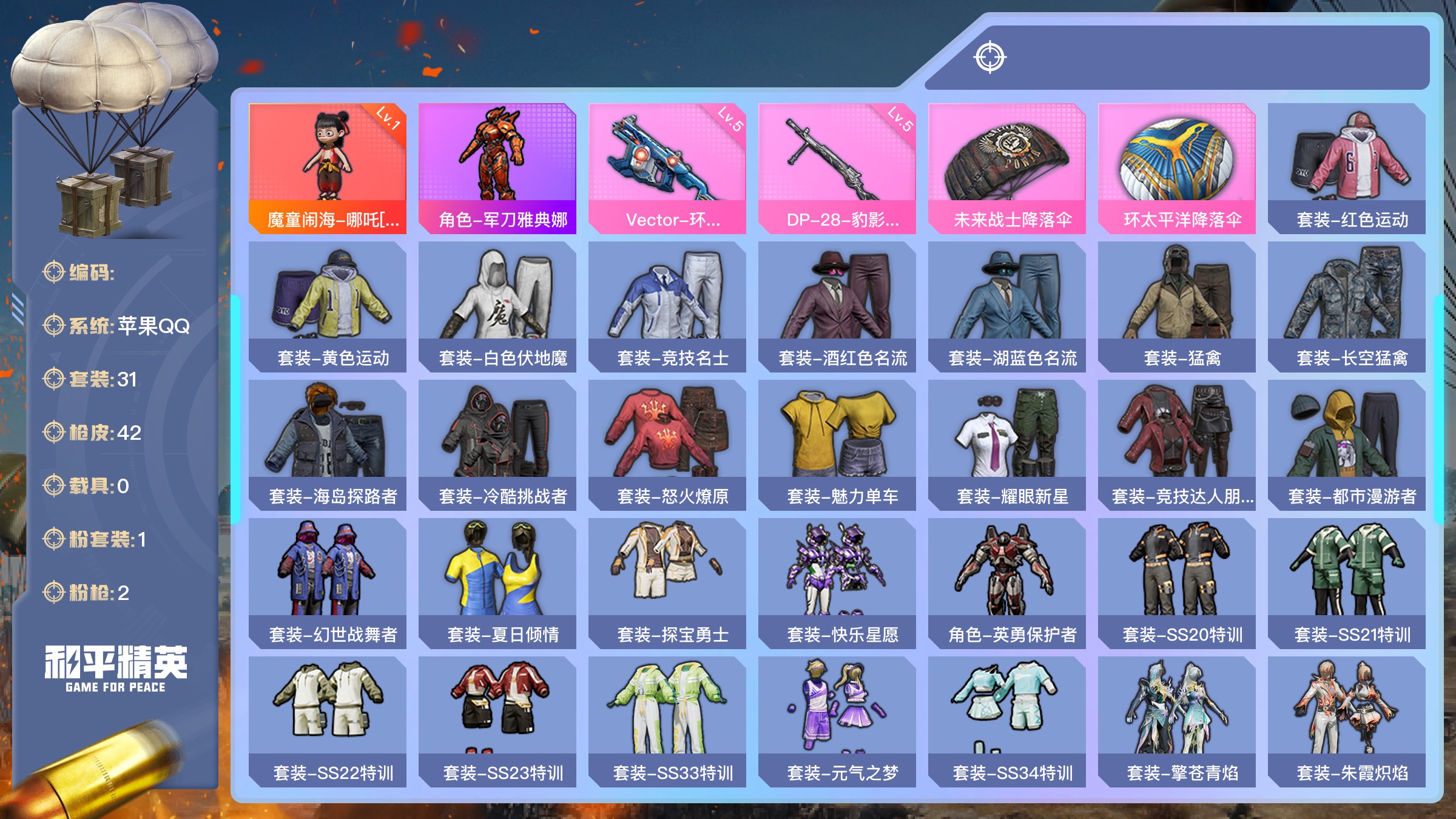Image resolution: width=1456 pixels, height=819 pixels.
Task: Select the 套装-怒火燎原 red outfit
Action: [x=667, y=445]
